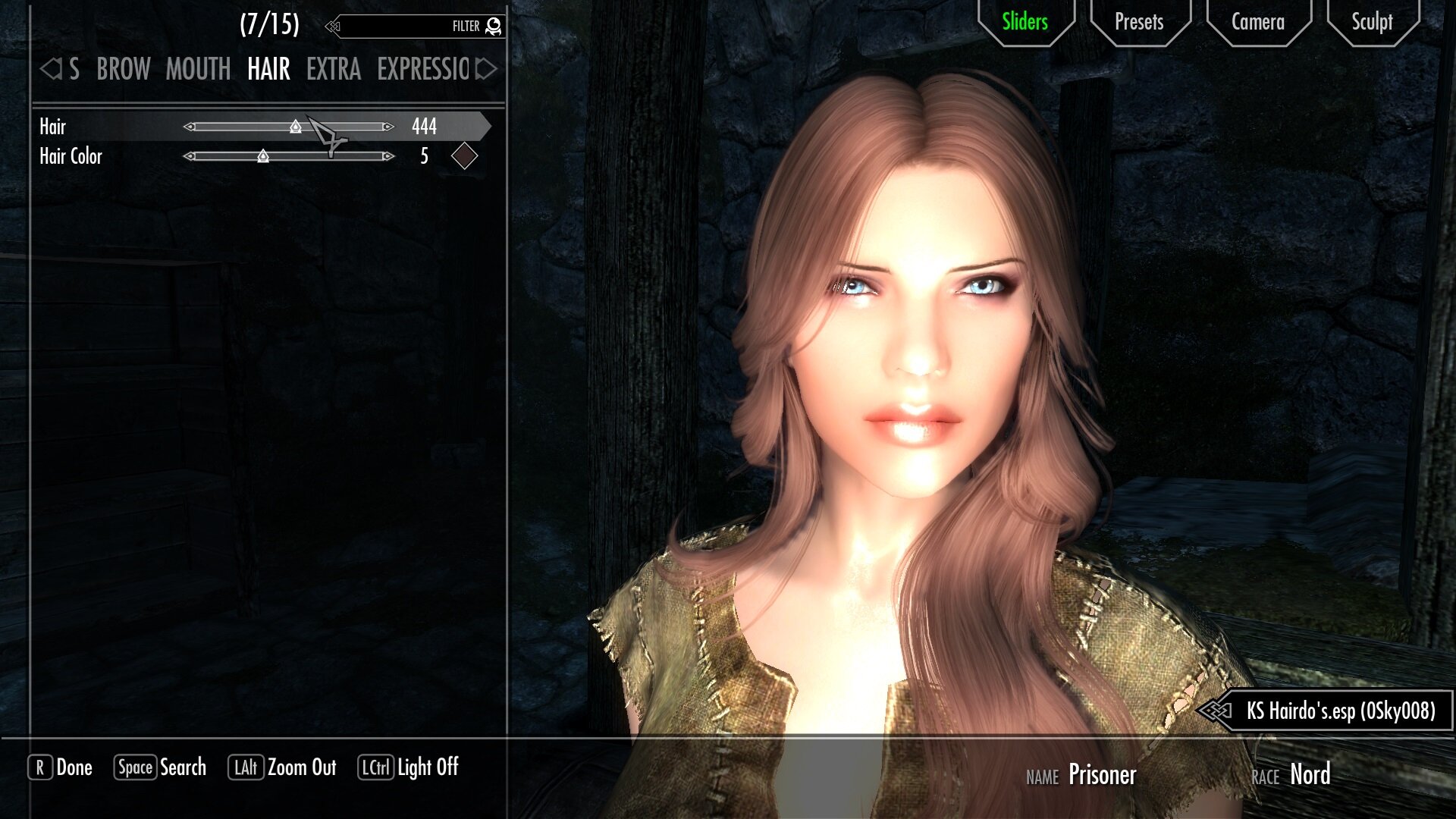Open the MOUTH category
The image size is (1456, 819).
pyautogui.click(x=197, y=69)
